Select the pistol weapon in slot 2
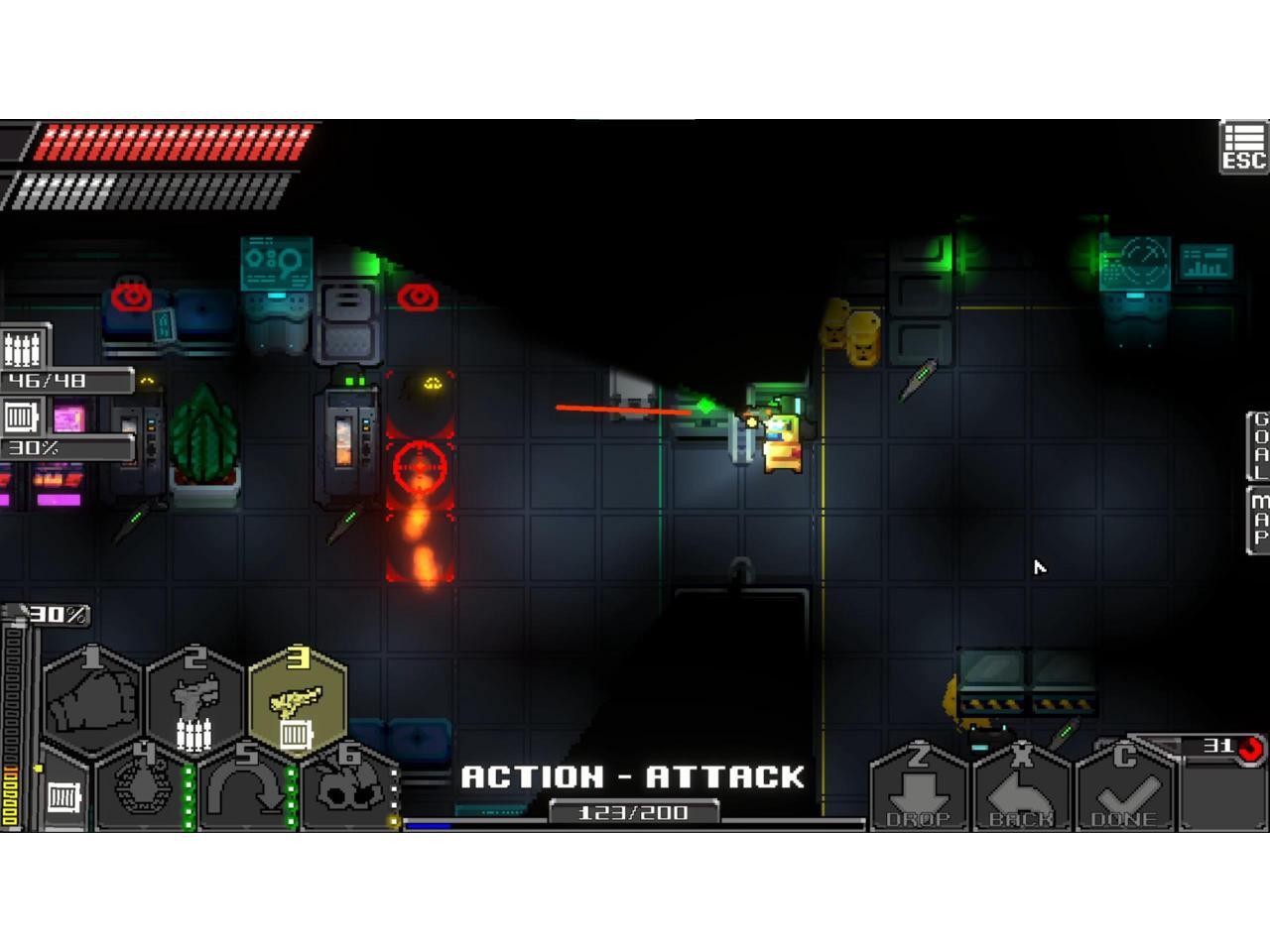The height and width of the screenshot is (952, 1270). pyautogui.click(x=195, y=699)
